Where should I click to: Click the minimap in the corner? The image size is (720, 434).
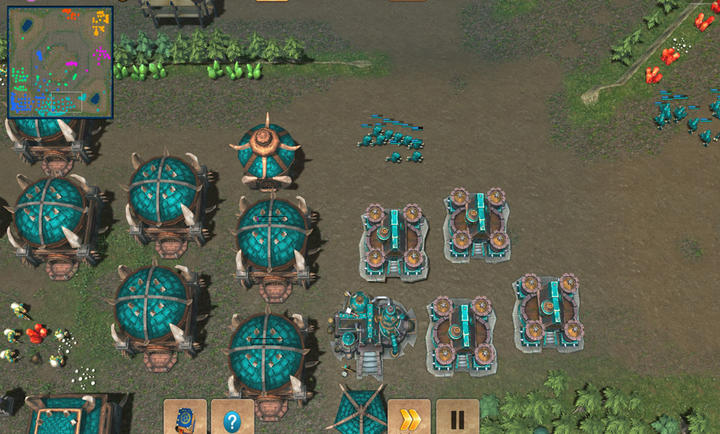[x=60, y=62]
